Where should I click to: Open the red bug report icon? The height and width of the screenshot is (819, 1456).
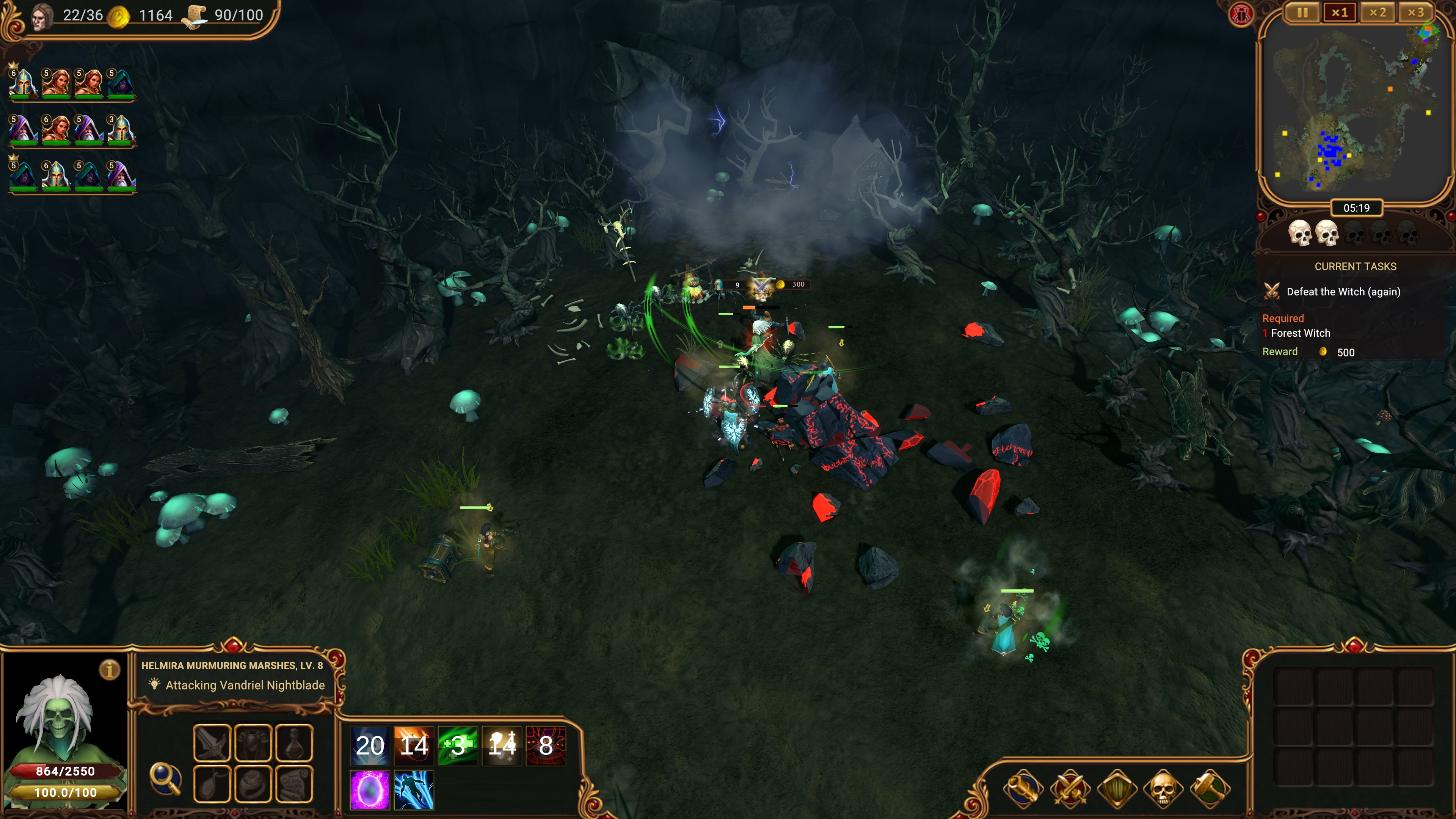(x=1241, y=14)
